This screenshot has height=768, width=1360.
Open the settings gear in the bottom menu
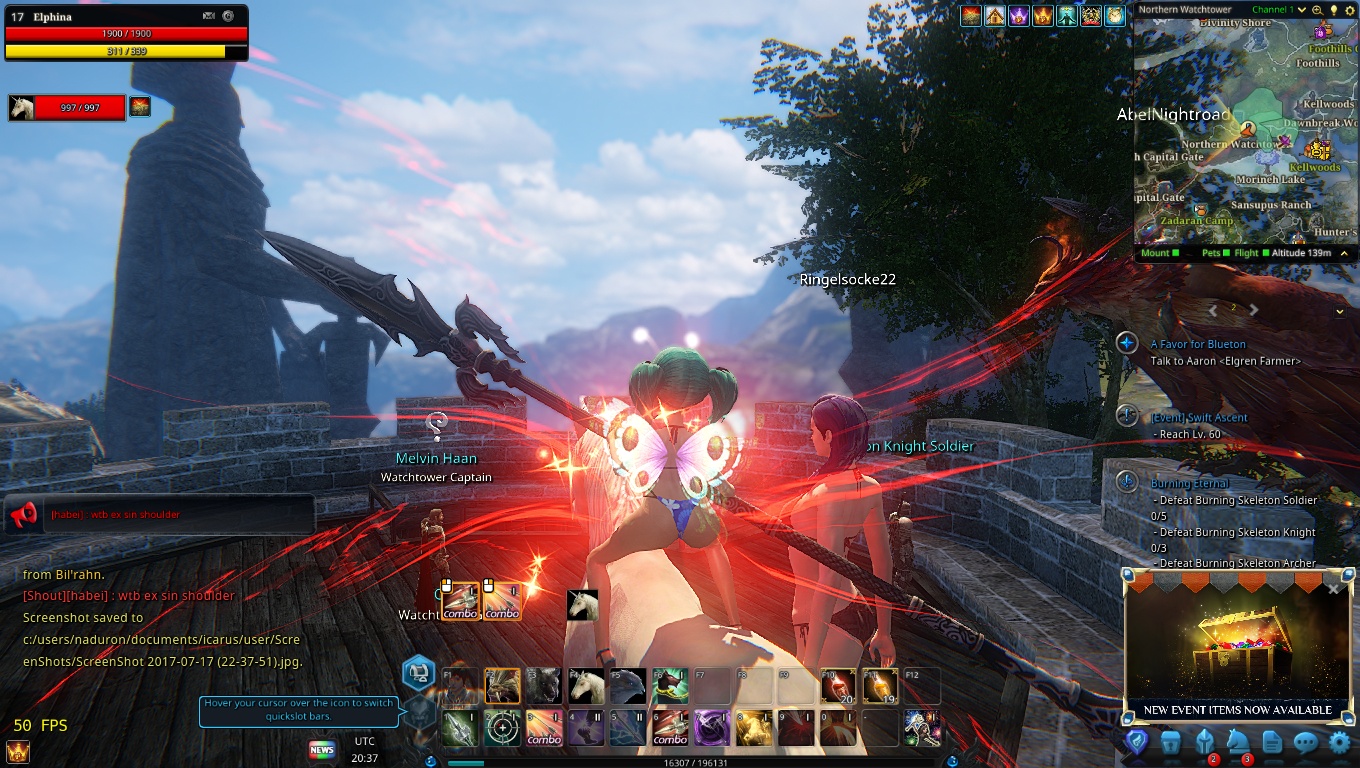[x=1339, y=743]
